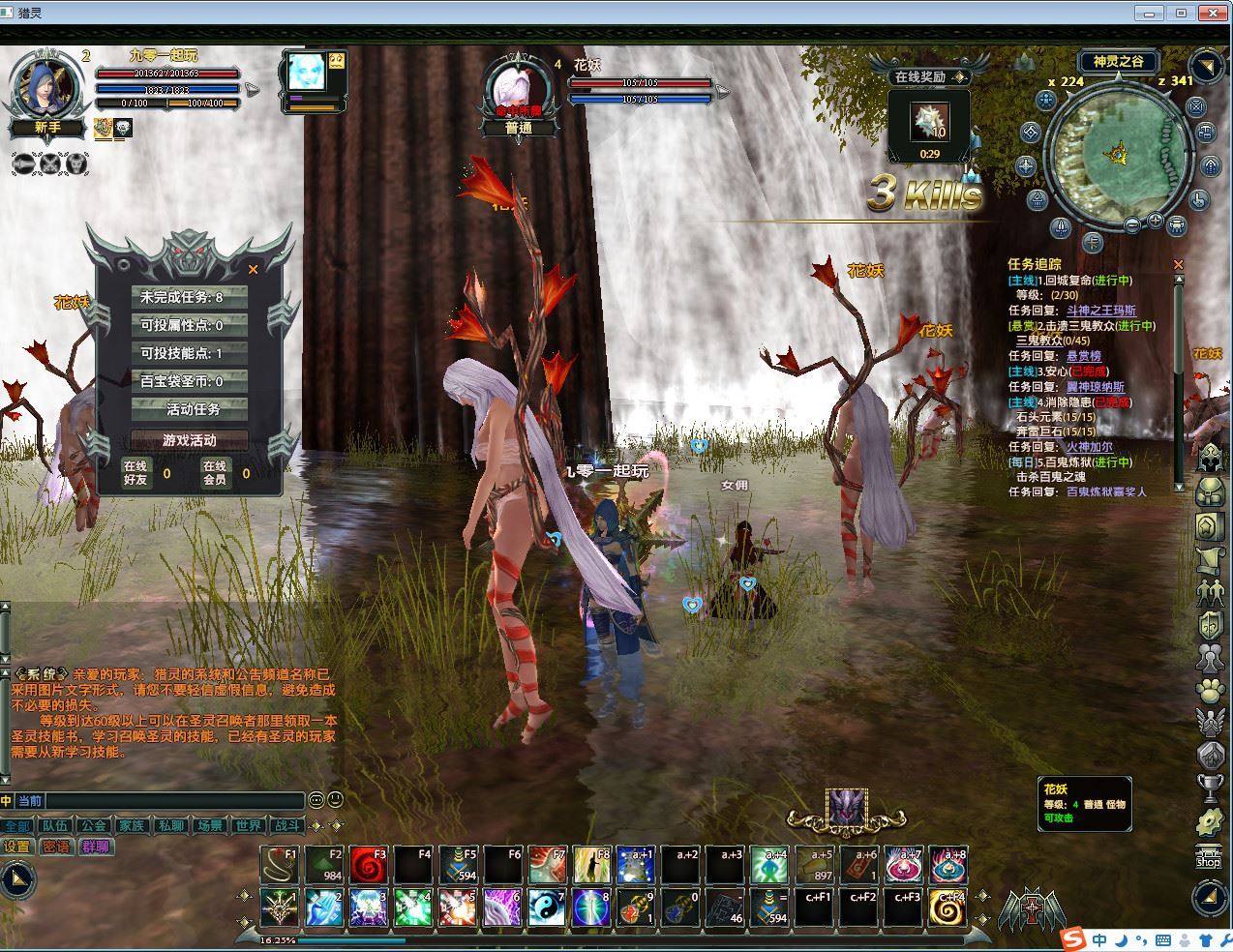
Task: Close the 任务追踪 quest tracker
Action: click(1178, 264)
